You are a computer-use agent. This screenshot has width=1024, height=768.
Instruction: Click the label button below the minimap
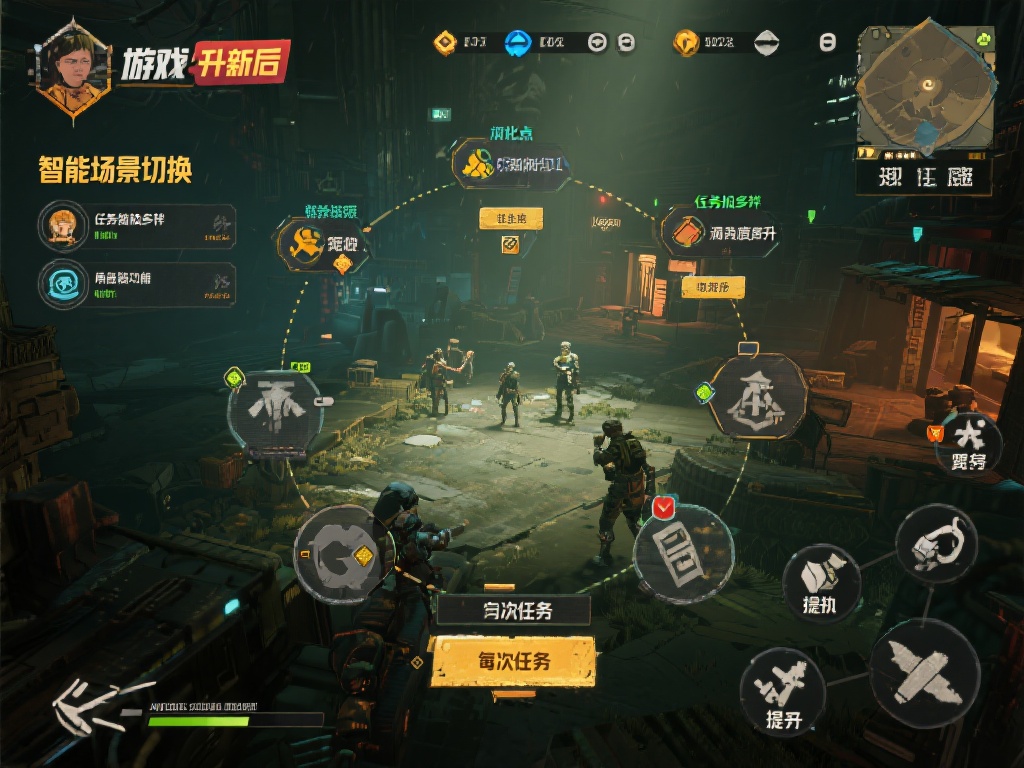tap(923, 178)
